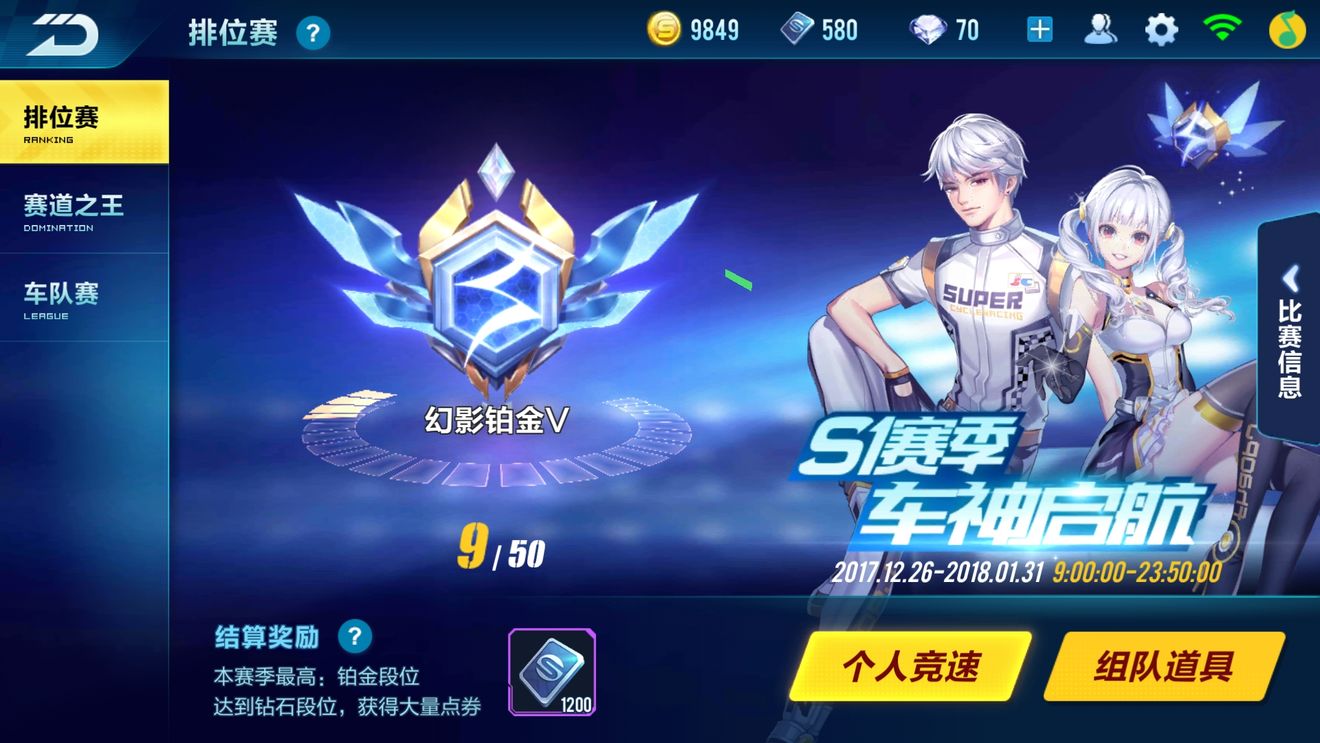Check the network signal icon
1320x743 pixels.
pyautogui.click(x=1222, y=29)
